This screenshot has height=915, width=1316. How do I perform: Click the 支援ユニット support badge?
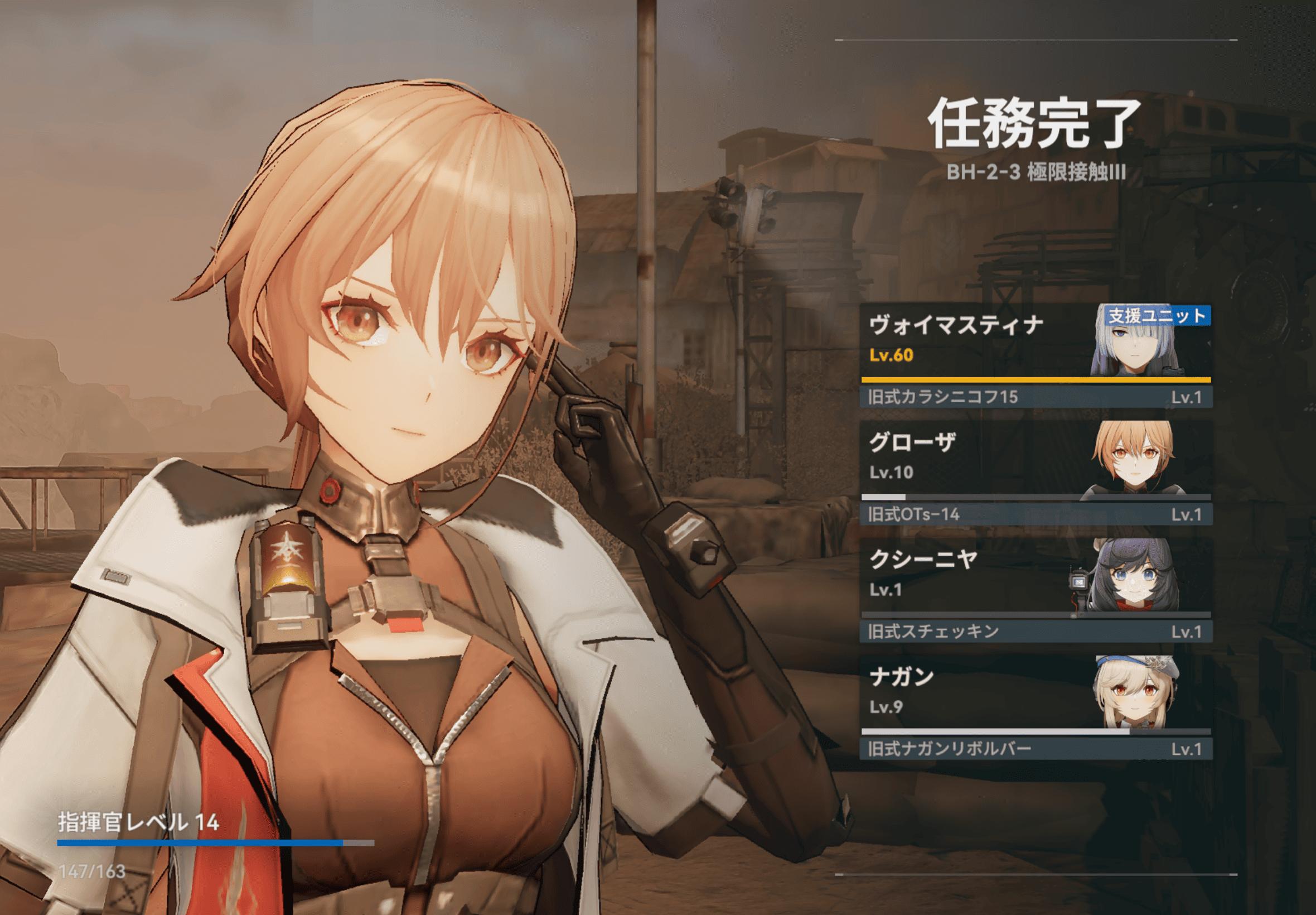[x=1157, y=315]
